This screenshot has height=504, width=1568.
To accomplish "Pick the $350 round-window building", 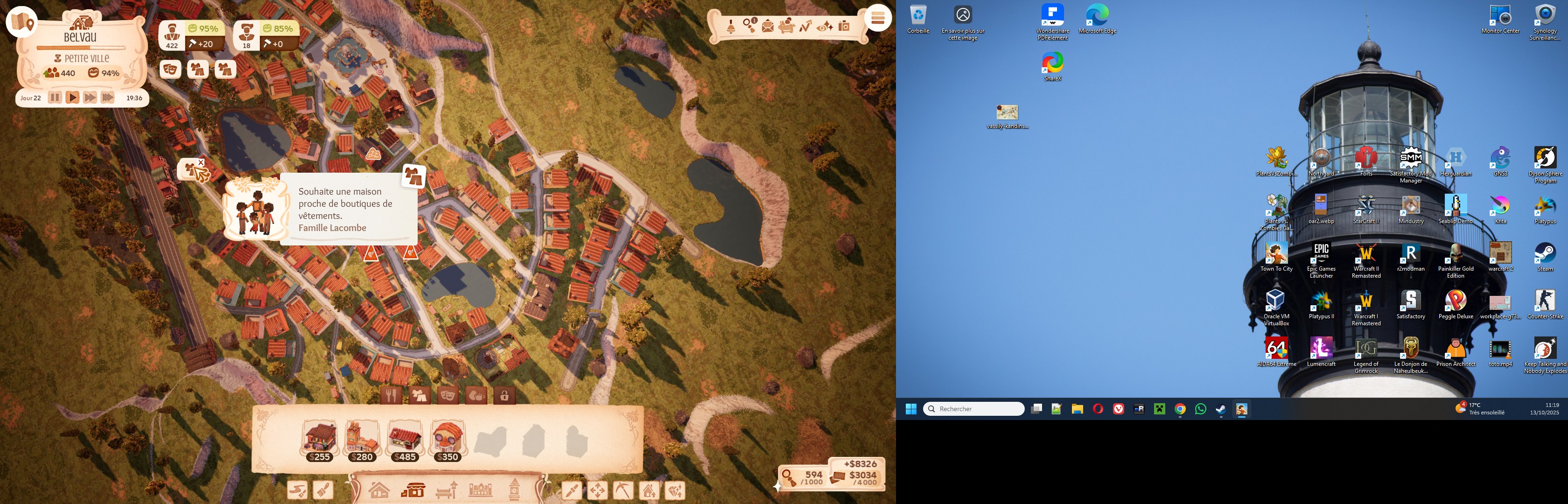I will click(x=448, y=440).
